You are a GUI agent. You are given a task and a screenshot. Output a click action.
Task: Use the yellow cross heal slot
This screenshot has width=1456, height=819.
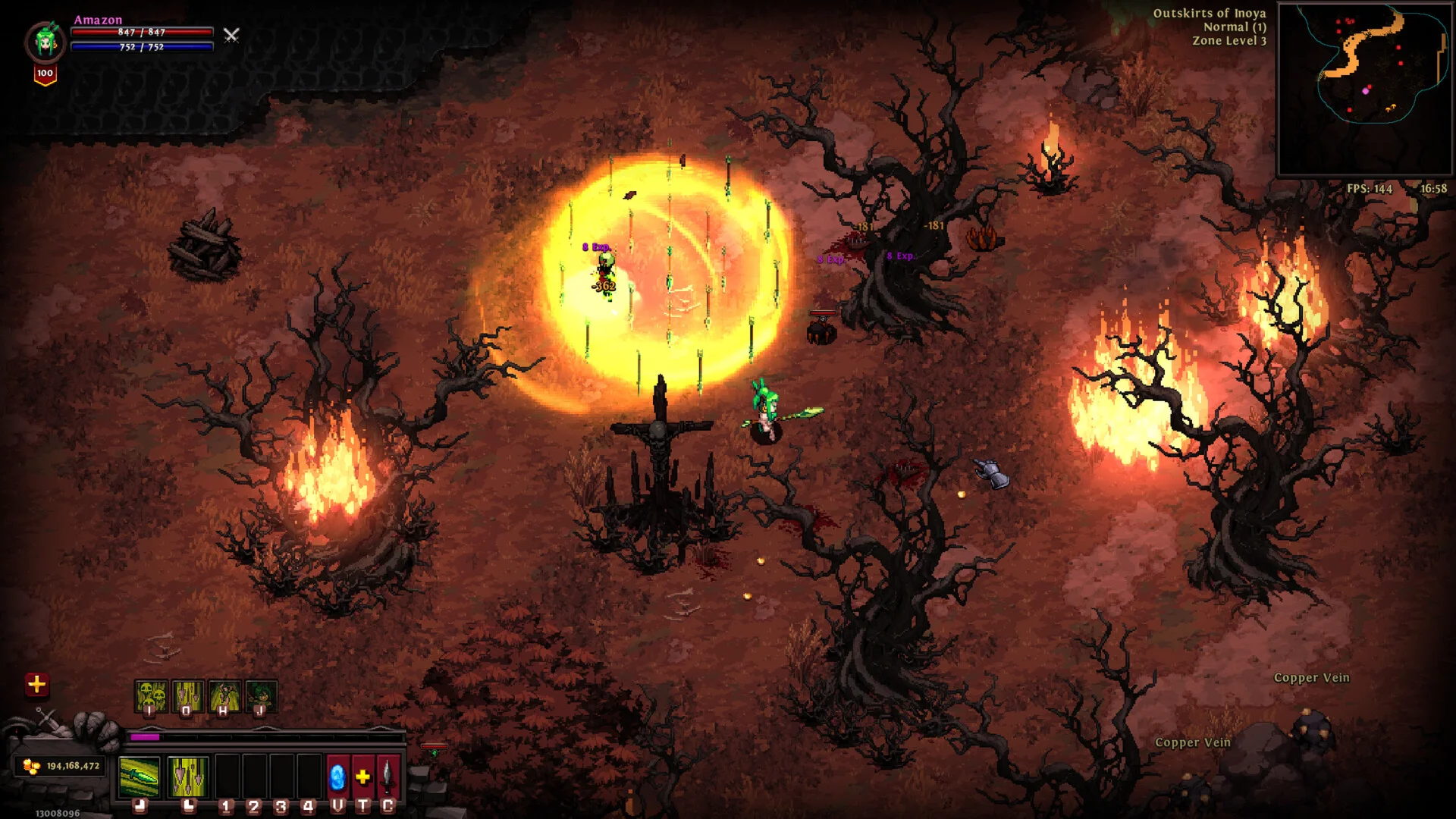pos(363,777)
